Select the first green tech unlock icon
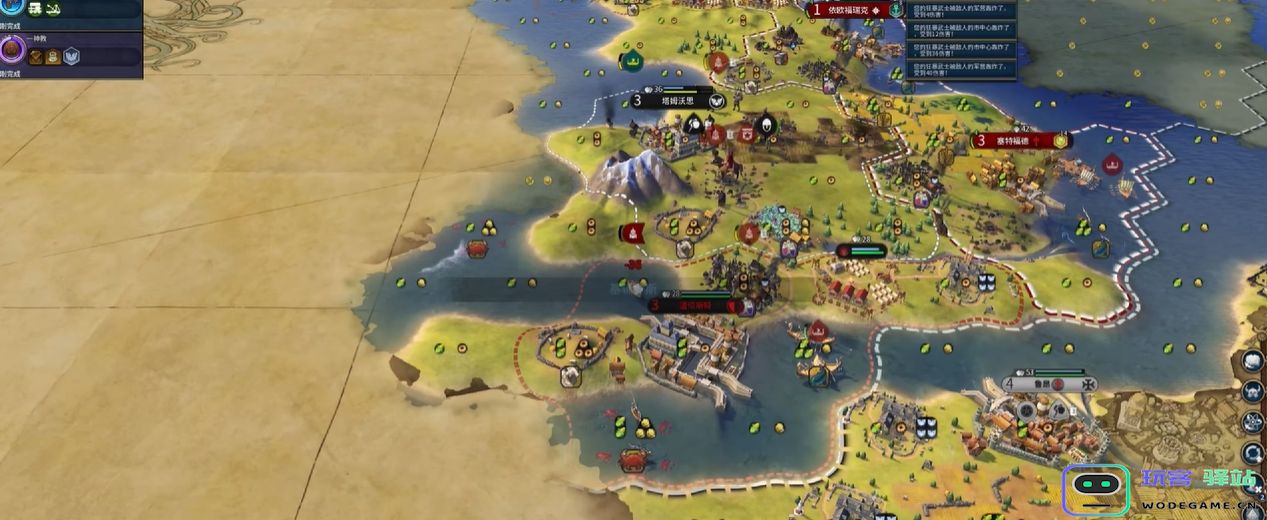The image size is (1267, 520). 35,9
